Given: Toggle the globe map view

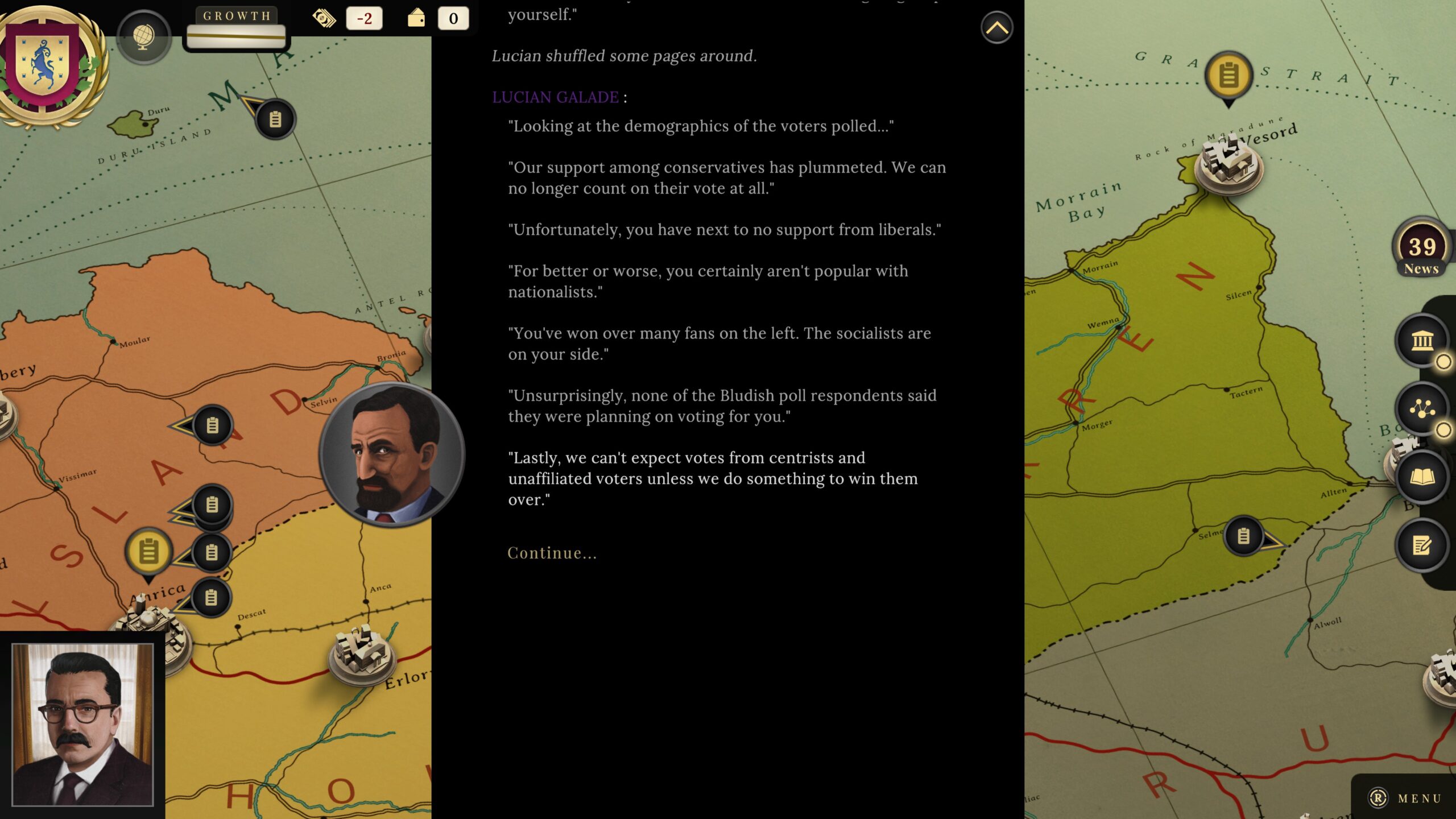Looking at the screenshot, I should point(143,36).
